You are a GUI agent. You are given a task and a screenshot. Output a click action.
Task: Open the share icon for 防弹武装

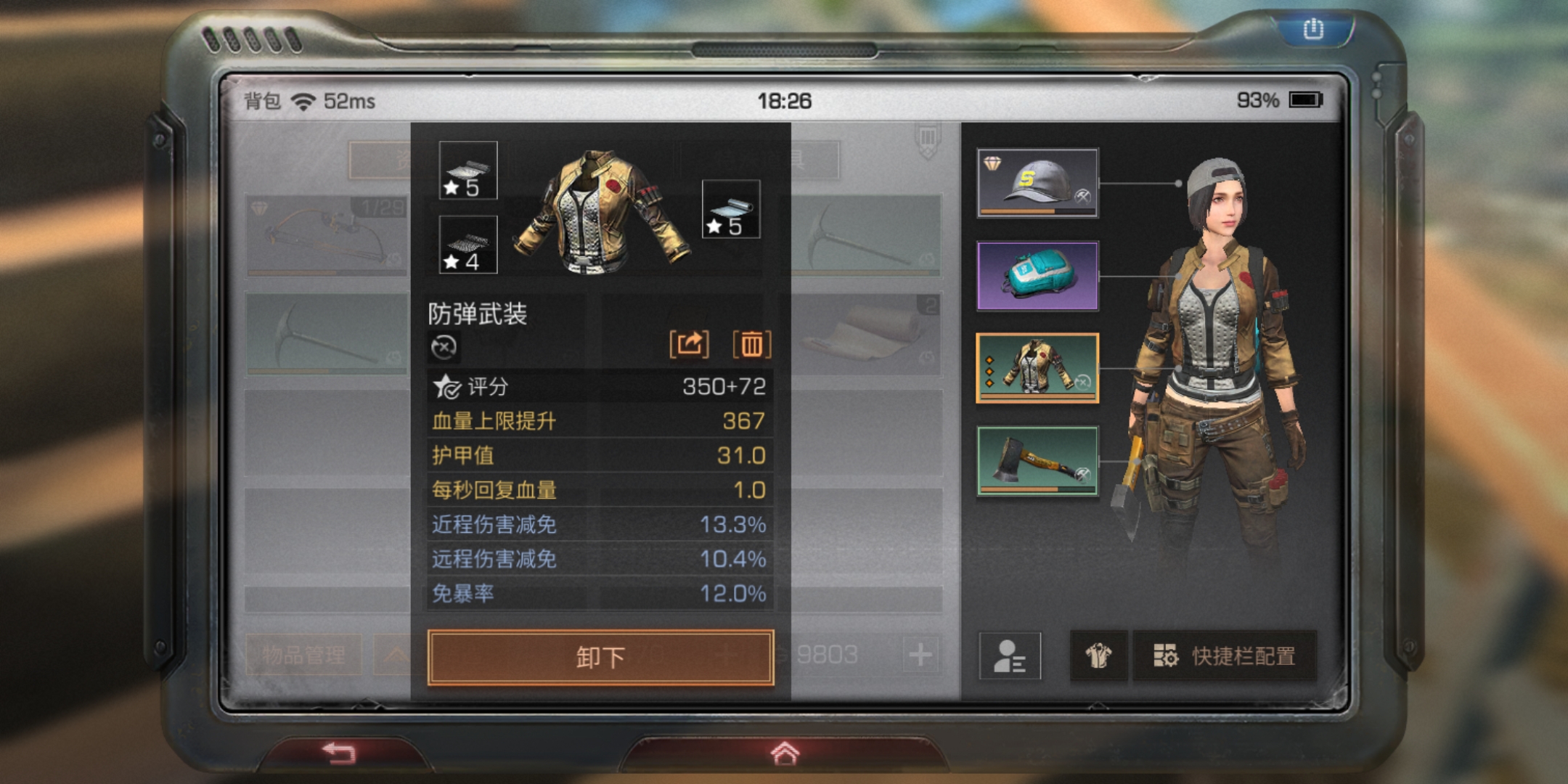click(x=690, y=344)
